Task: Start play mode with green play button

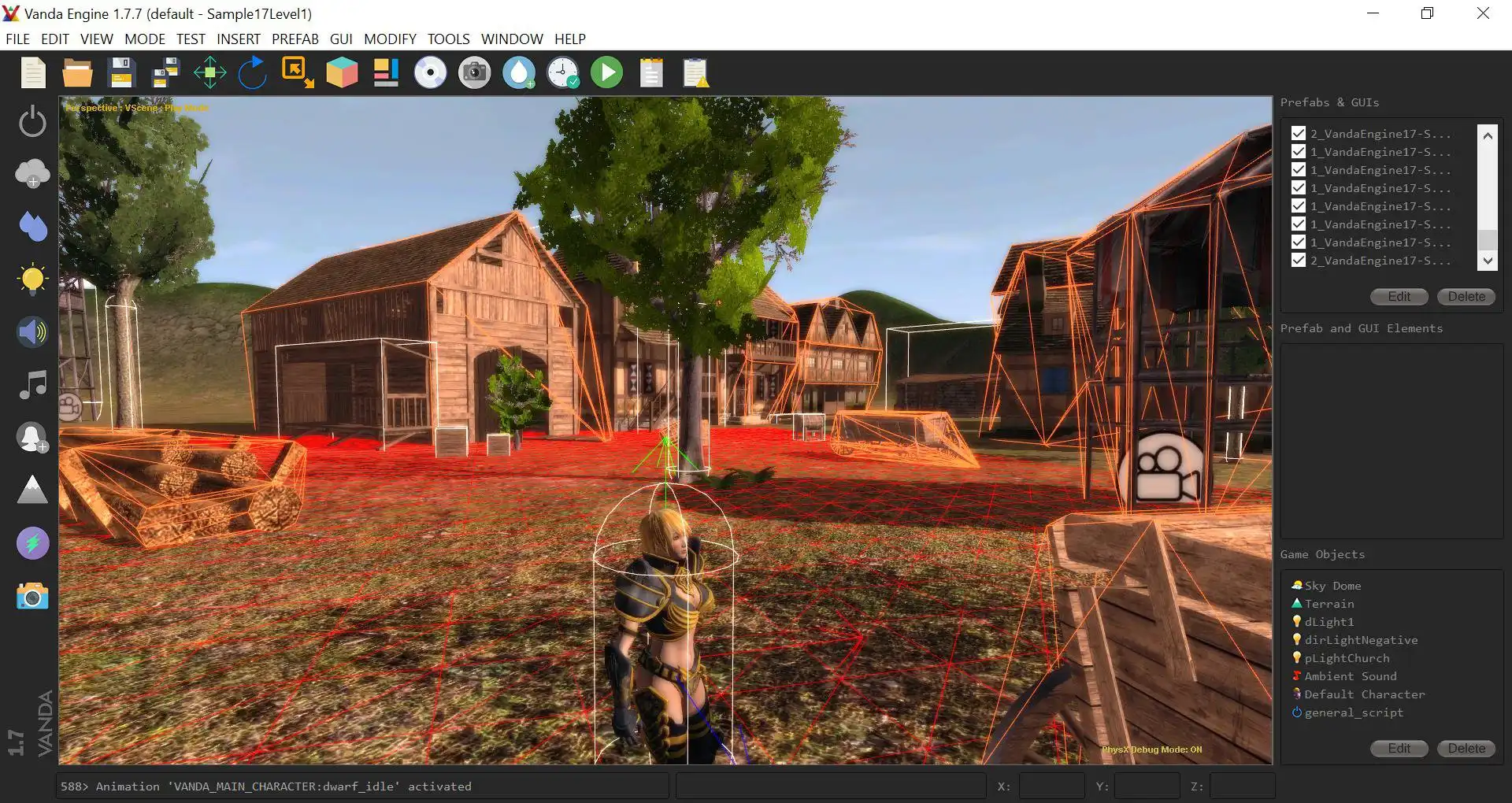Action: point(606,73)
